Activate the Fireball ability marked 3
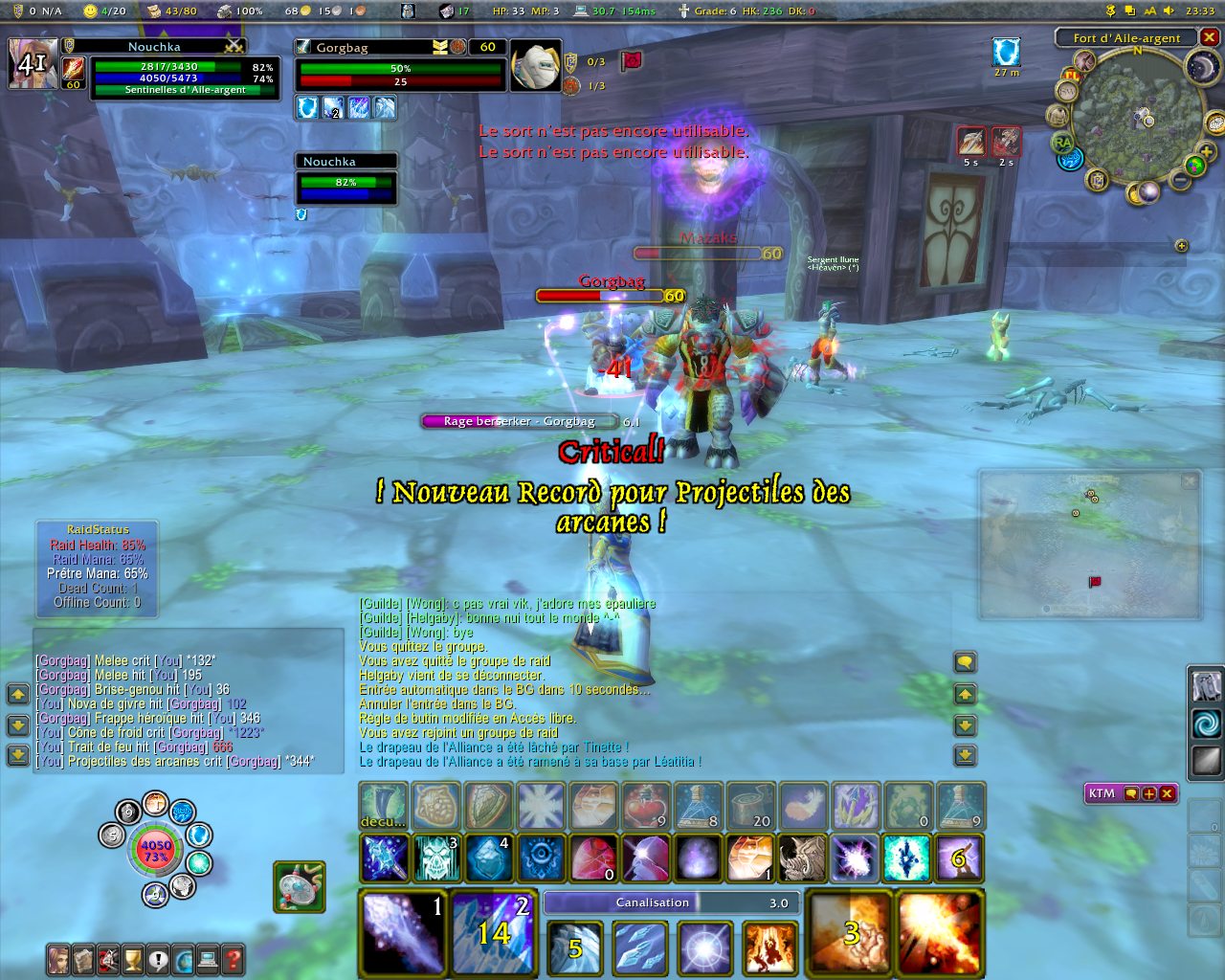 click(x=849, y=933)
